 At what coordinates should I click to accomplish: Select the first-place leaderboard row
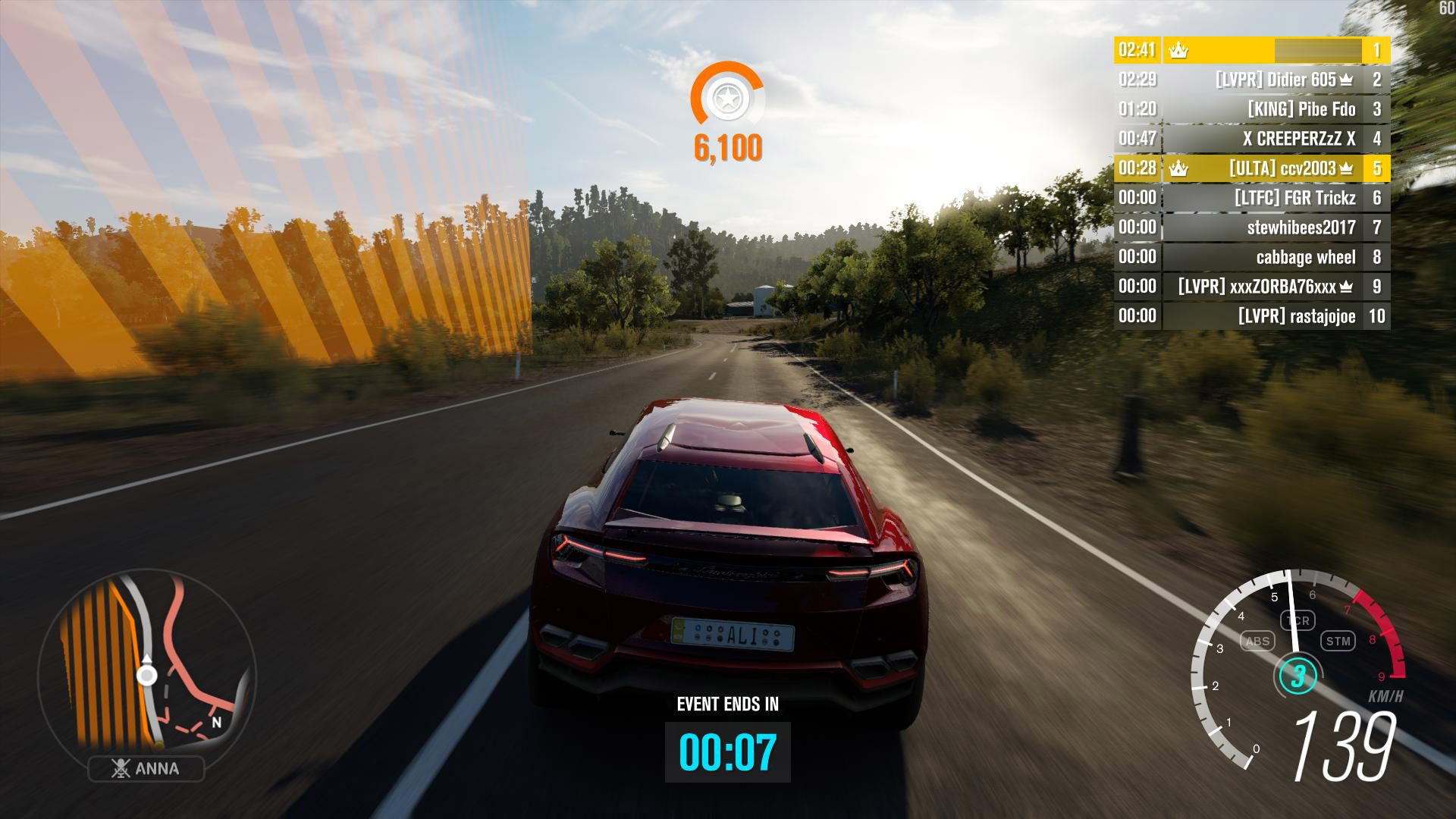coord(1251,50)
